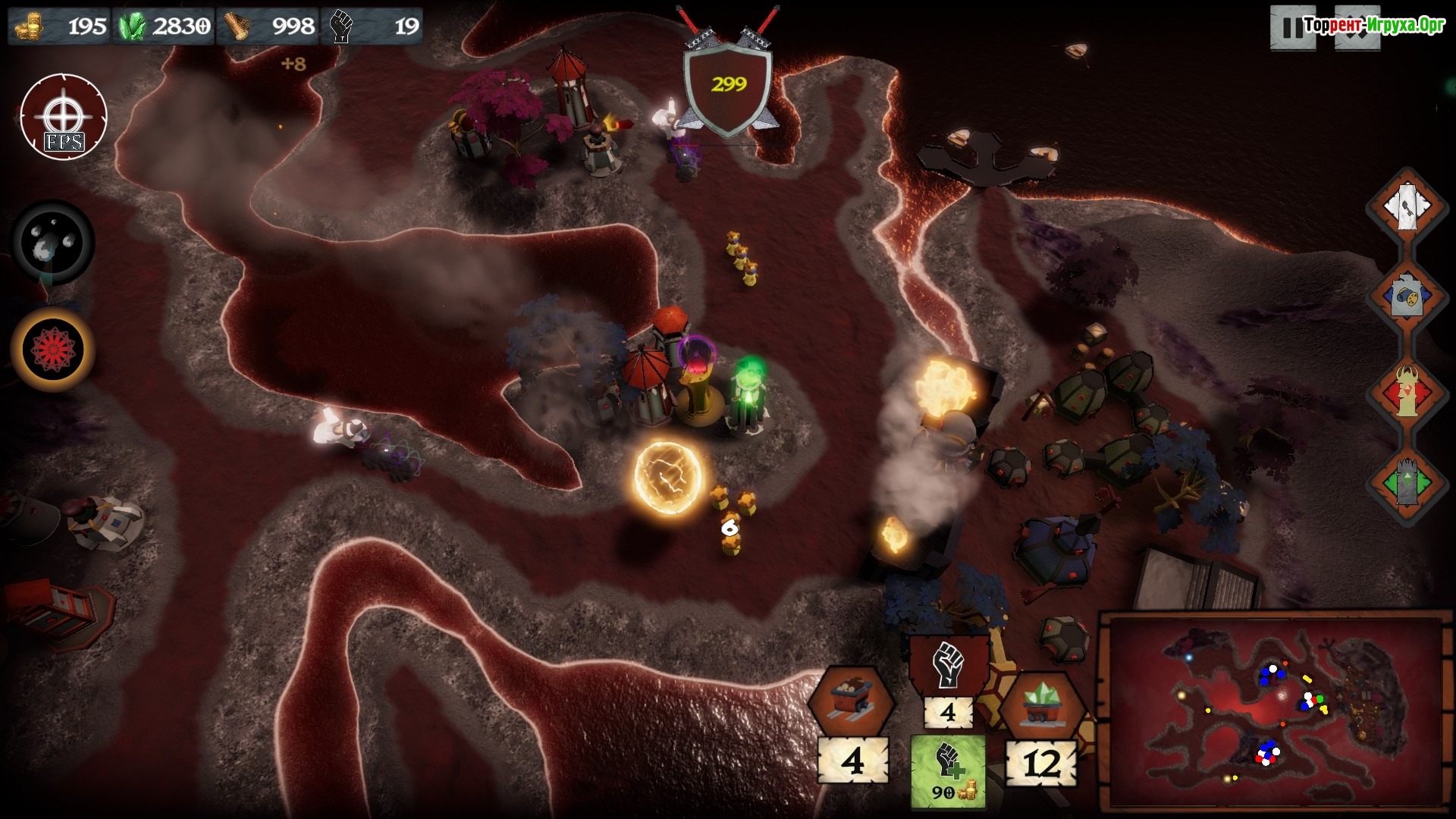The image size is (1456, 819).
Task: Use the smoke bubbles ability
Action: pos(53,241)
